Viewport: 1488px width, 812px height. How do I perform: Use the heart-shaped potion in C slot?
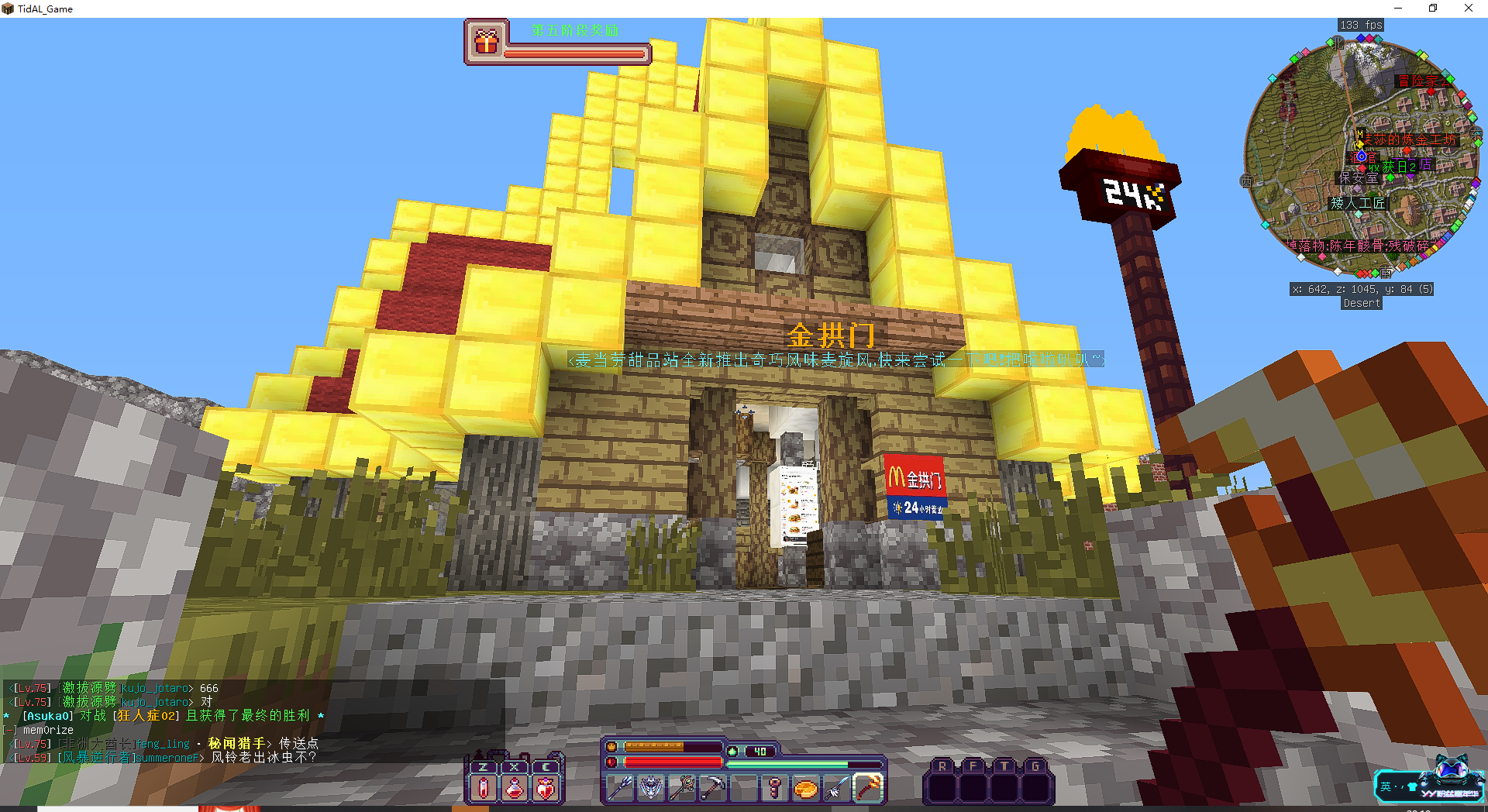coord(546,788)
